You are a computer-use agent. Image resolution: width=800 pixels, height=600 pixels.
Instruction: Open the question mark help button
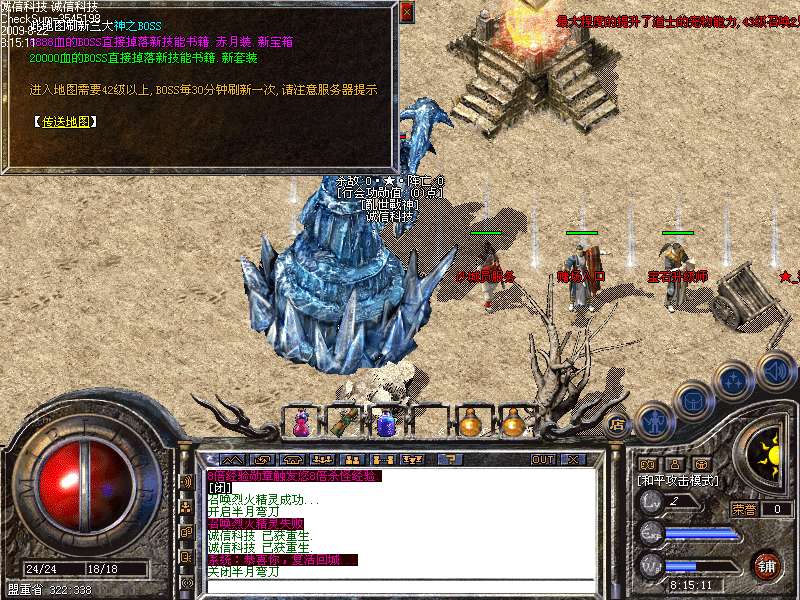click(450, 459)
